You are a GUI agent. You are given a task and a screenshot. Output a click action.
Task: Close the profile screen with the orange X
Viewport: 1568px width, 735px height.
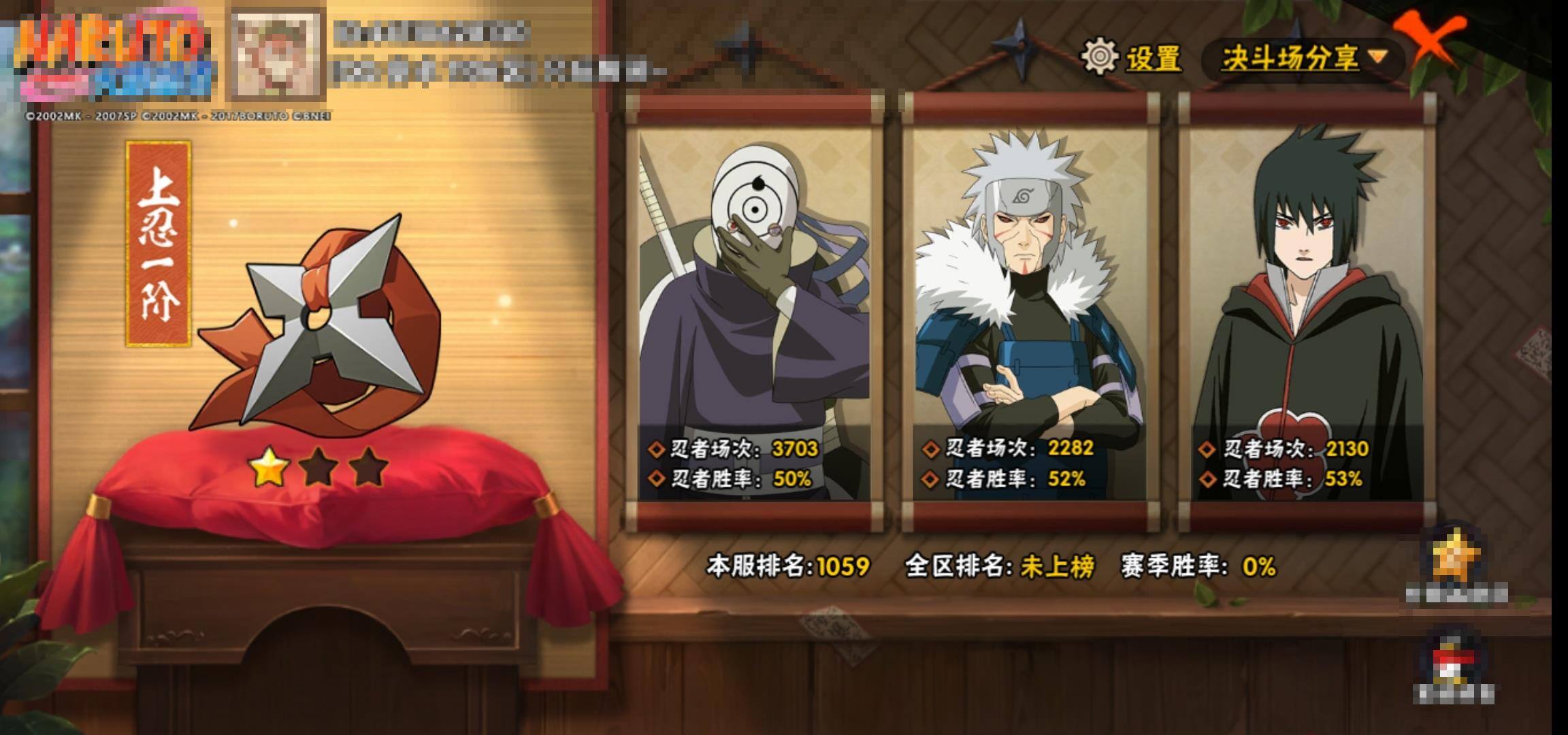coord(1429,39)
